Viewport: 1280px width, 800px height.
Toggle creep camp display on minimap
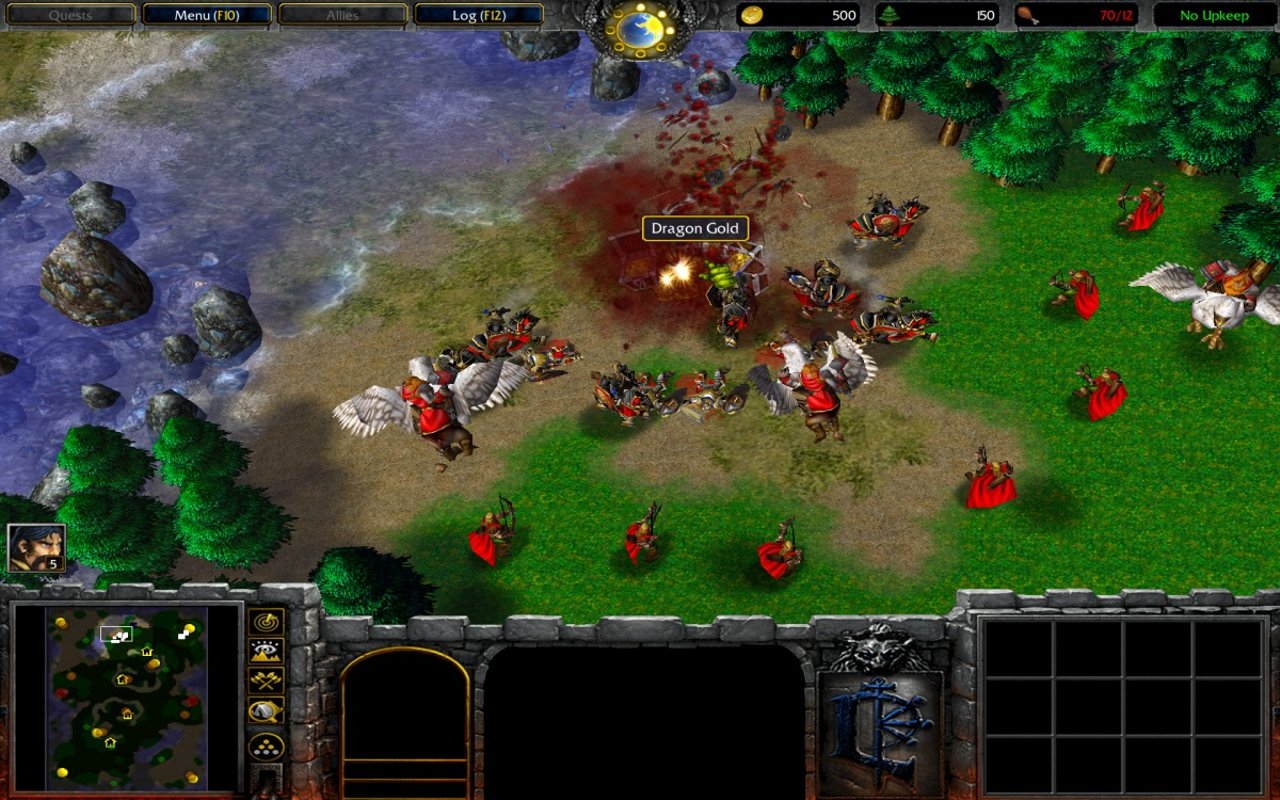tap(266, 711)
